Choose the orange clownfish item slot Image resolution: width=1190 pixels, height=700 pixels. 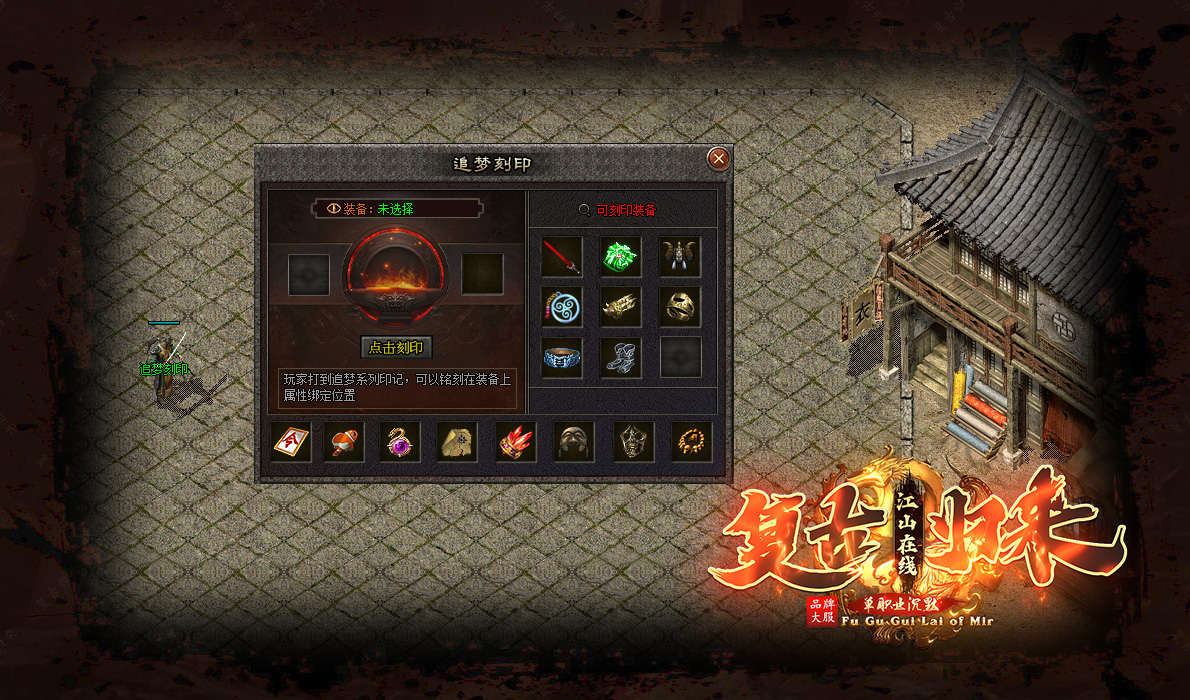(344, 441)
